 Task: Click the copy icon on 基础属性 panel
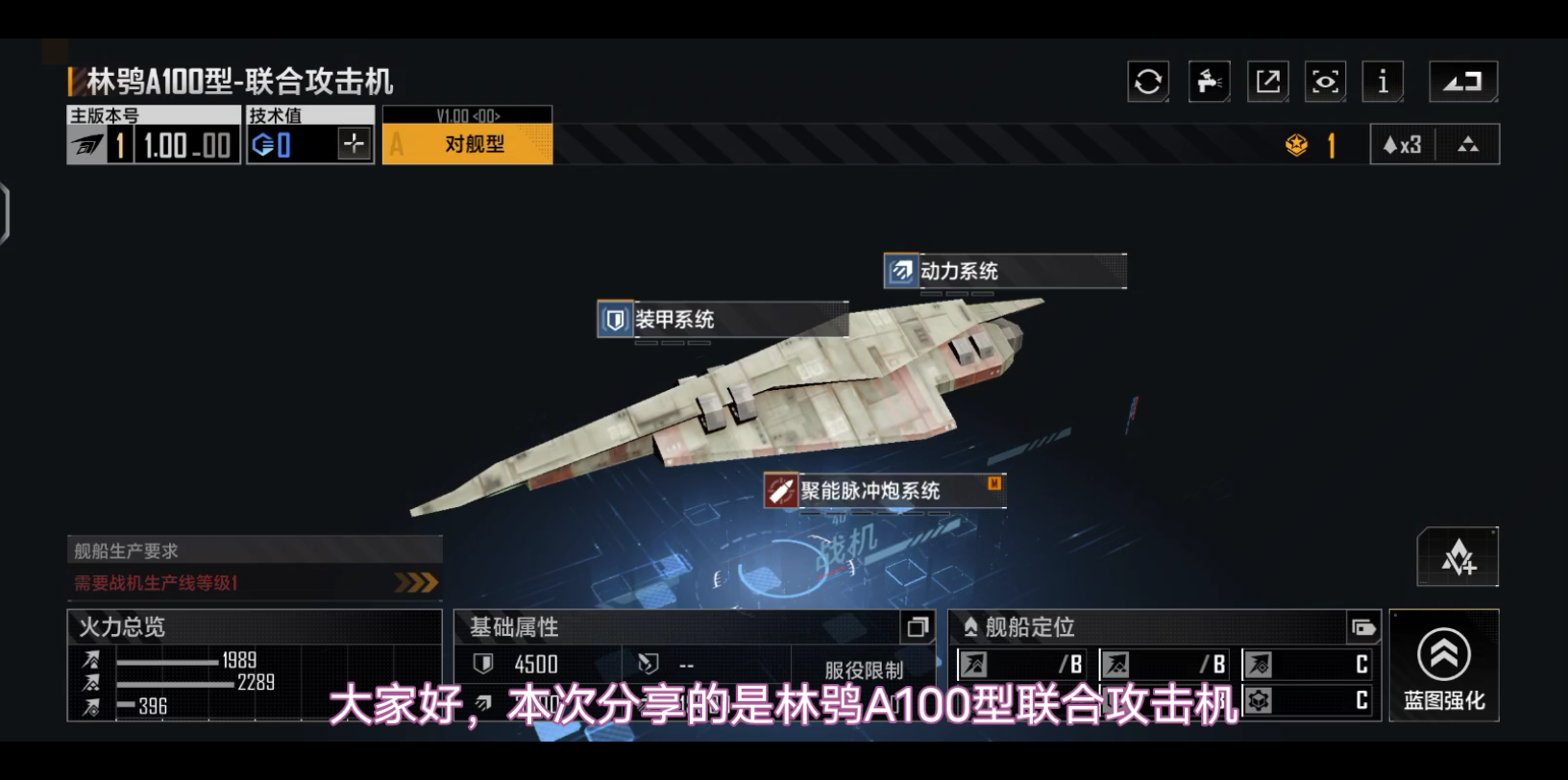pos(919,626)
